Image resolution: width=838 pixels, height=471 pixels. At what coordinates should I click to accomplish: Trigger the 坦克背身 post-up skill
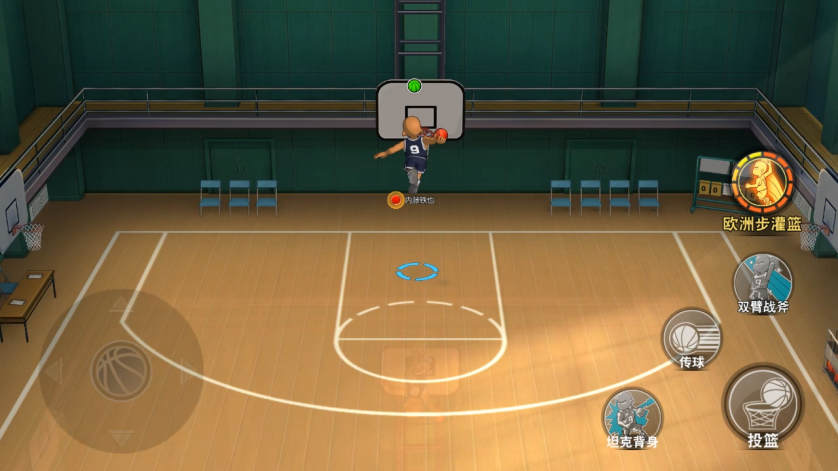point(631,415)
